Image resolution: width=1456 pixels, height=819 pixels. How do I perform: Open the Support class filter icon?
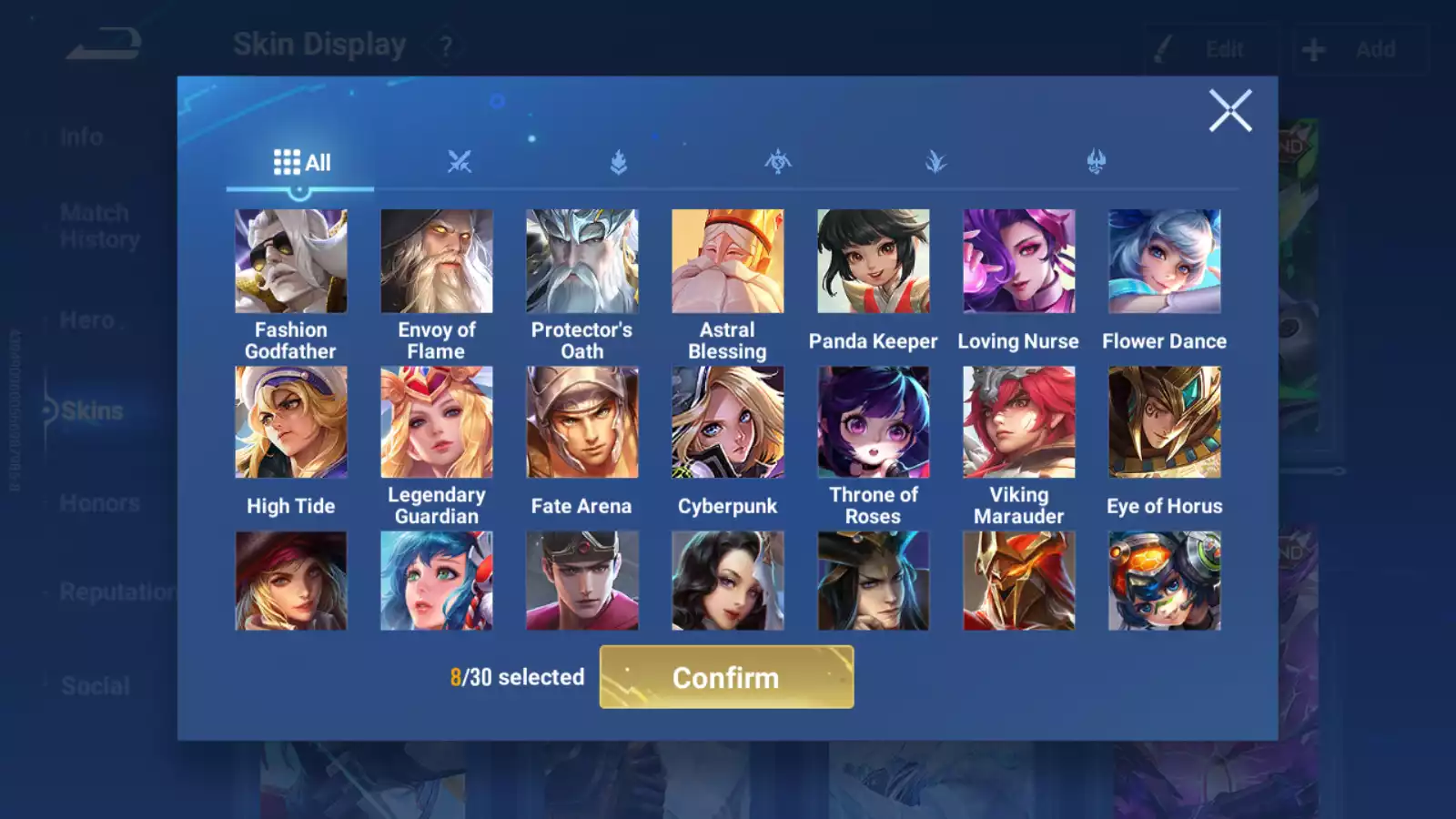click(x=1097, y=161)
